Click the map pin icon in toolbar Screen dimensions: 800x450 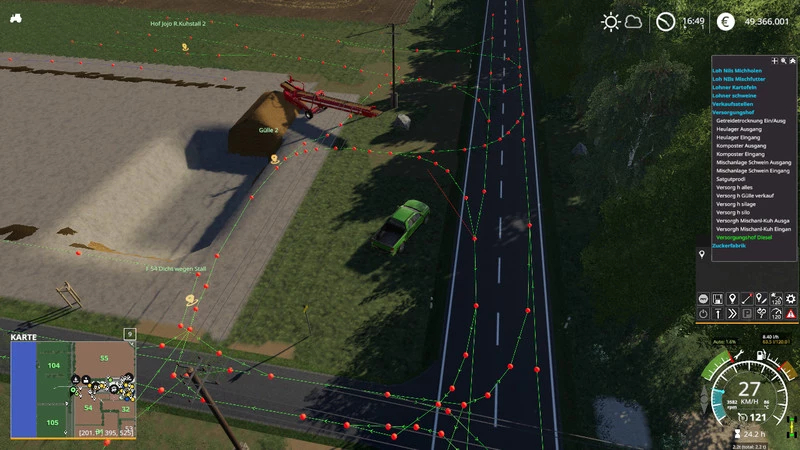732,298
